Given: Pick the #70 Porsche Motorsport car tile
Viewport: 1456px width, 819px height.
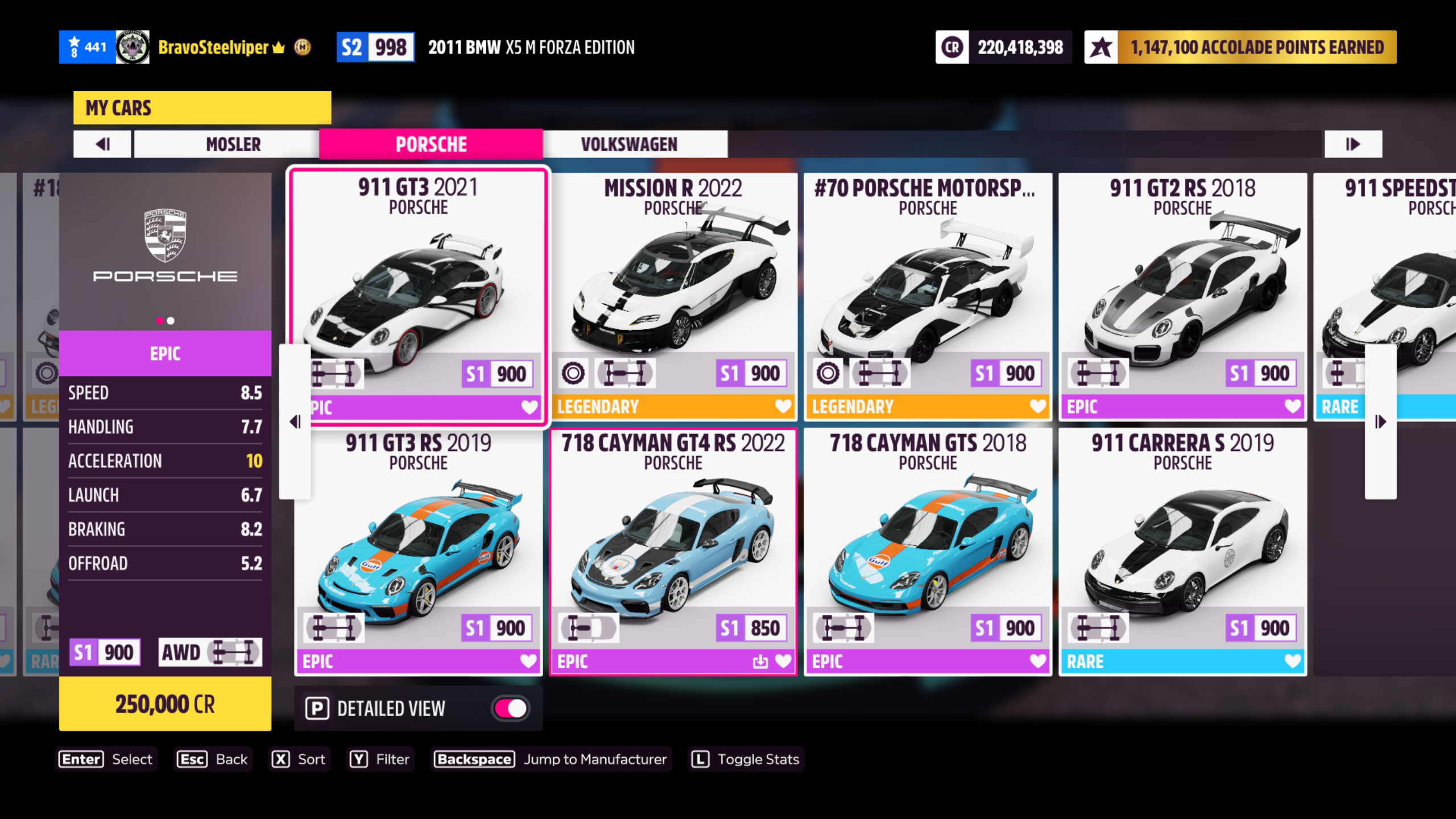Looking at the screenshot, I should [928, 284].
